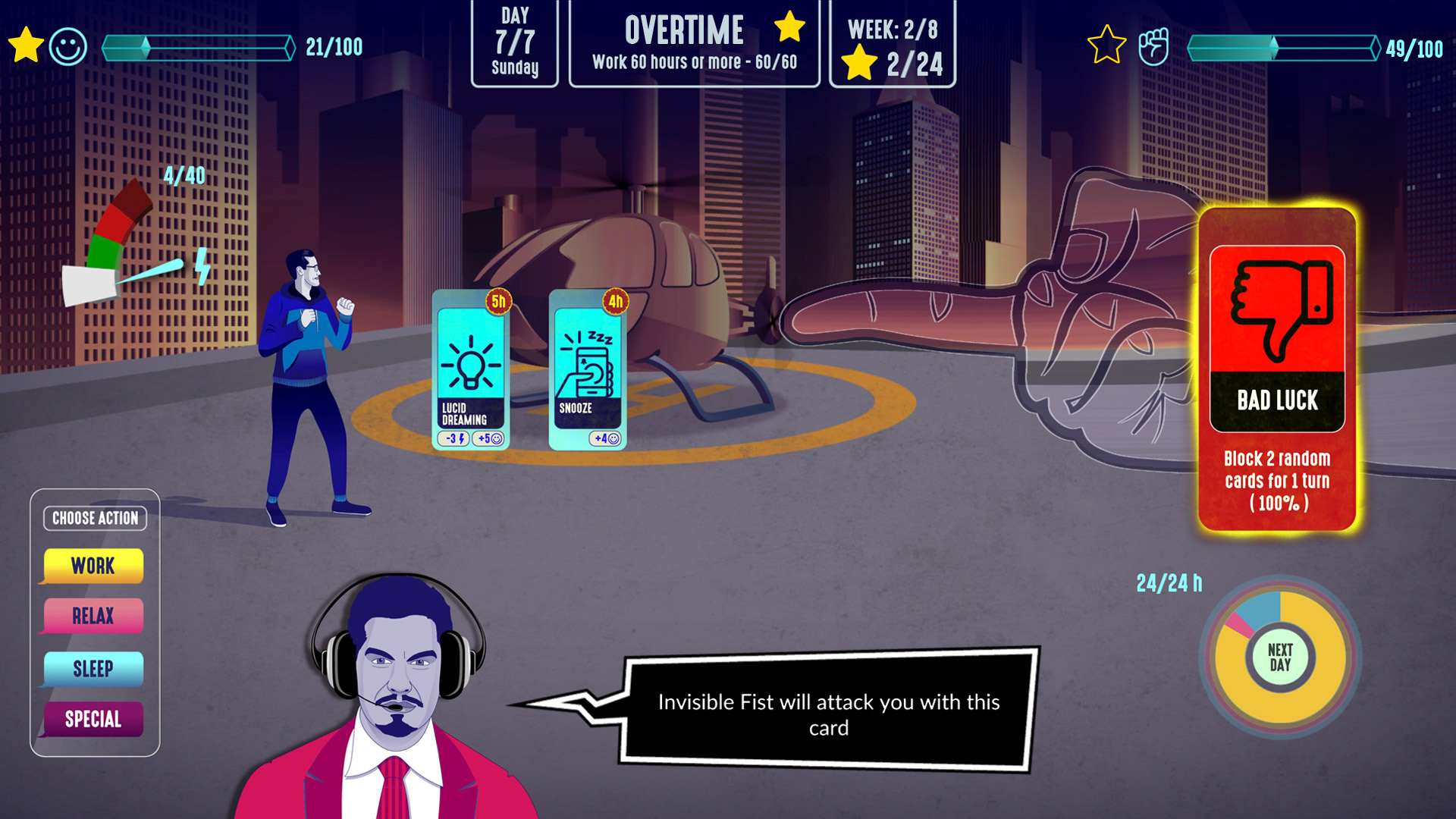Open the Special action category
This screenshot has height=819, width=1456.
tap(93, 719)
